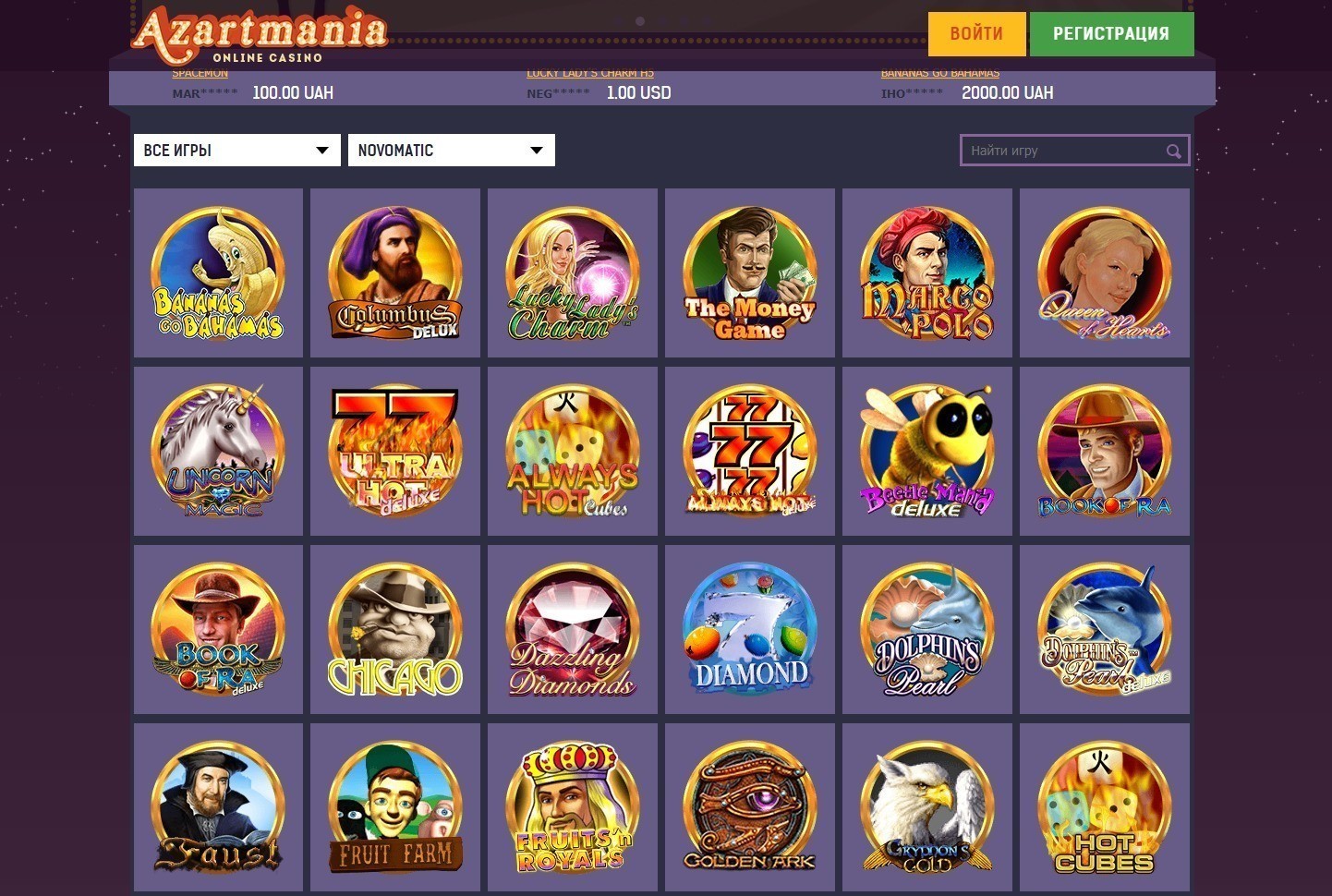Select the Queen of Hearts slot

click(x=1105, y=272)
